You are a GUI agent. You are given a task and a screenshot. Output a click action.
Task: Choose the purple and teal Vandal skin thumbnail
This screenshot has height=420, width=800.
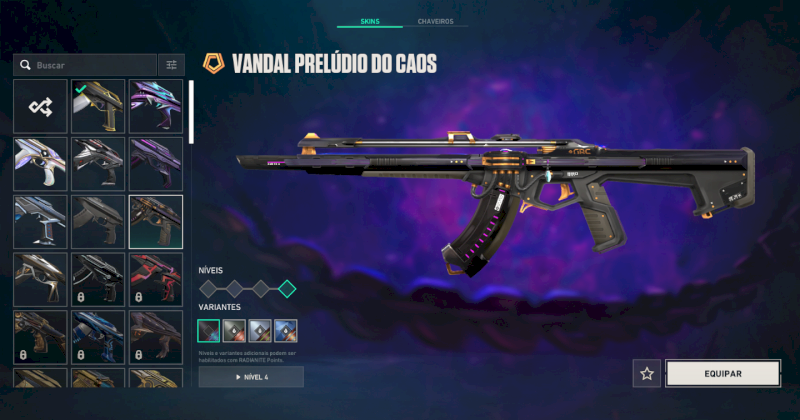tap(156, 106)
